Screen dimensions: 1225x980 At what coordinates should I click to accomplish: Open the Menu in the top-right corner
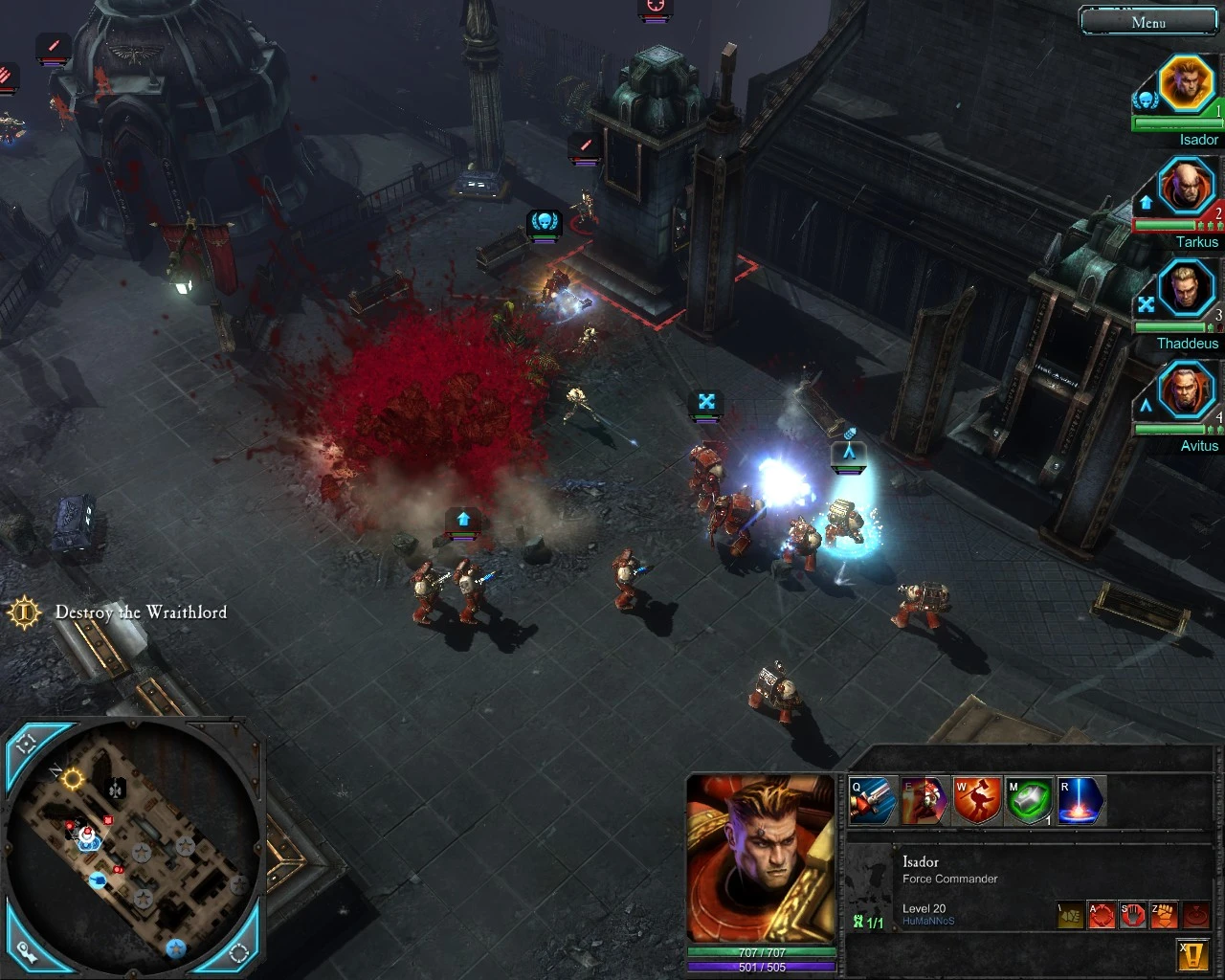pos(1148,21)
